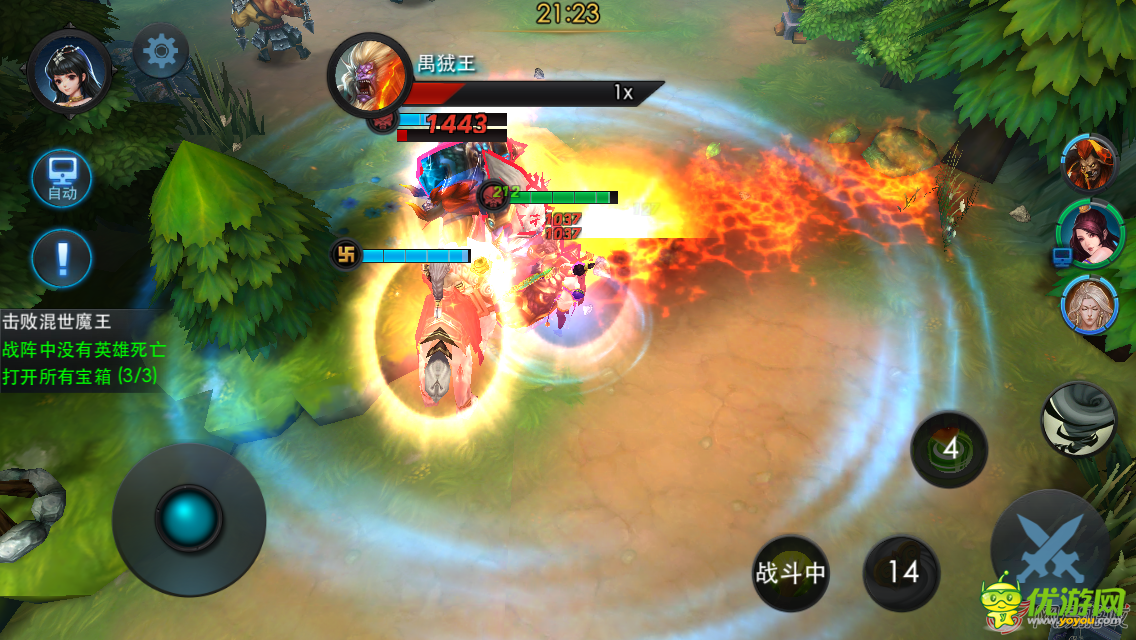Tap the skill on 14-second cooldown
This screenshot has width=1136, height=640.
902,573
